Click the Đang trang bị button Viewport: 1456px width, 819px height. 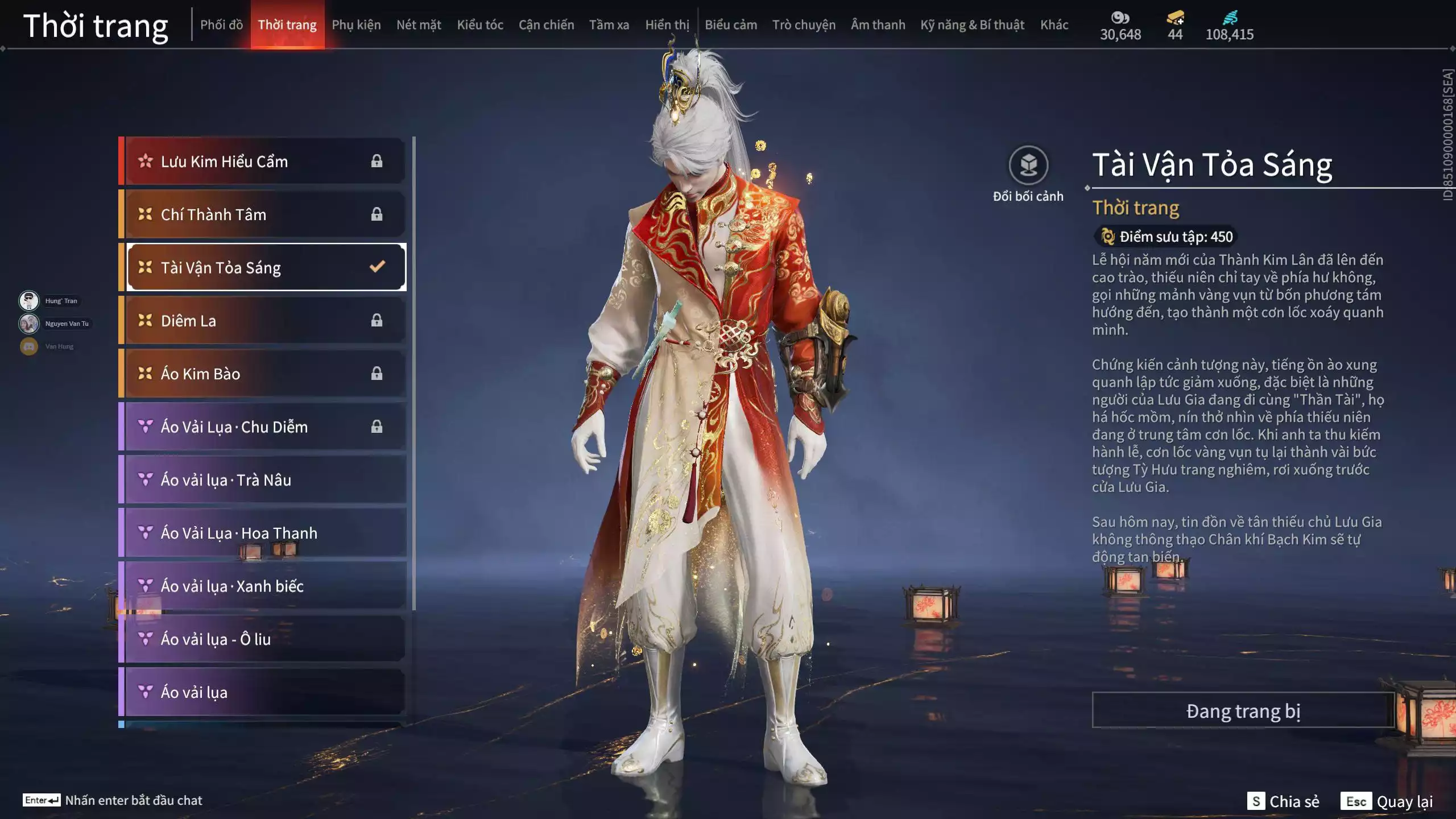[1243, 711]
